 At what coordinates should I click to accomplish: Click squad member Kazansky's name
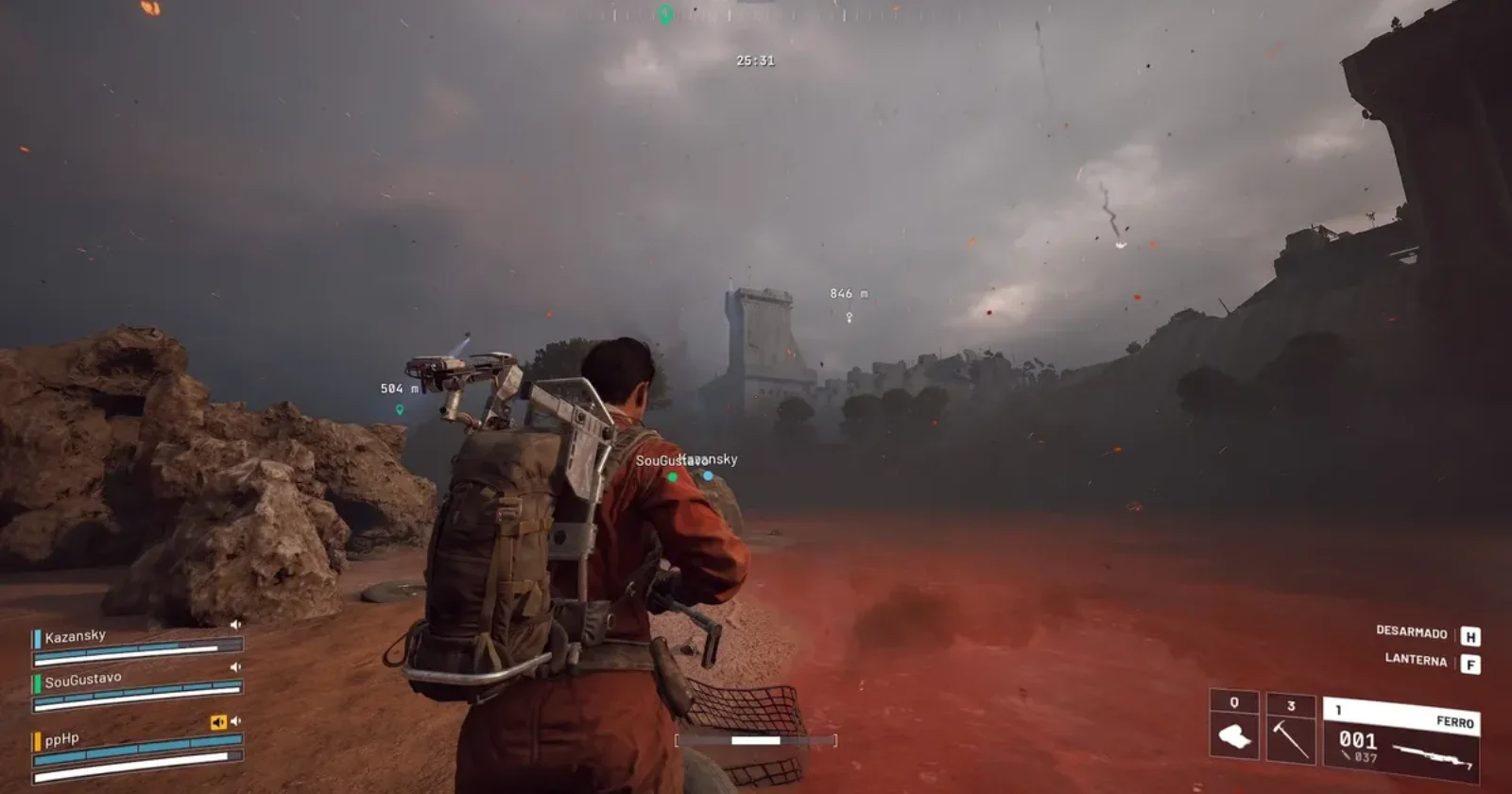tap(76, 636)
